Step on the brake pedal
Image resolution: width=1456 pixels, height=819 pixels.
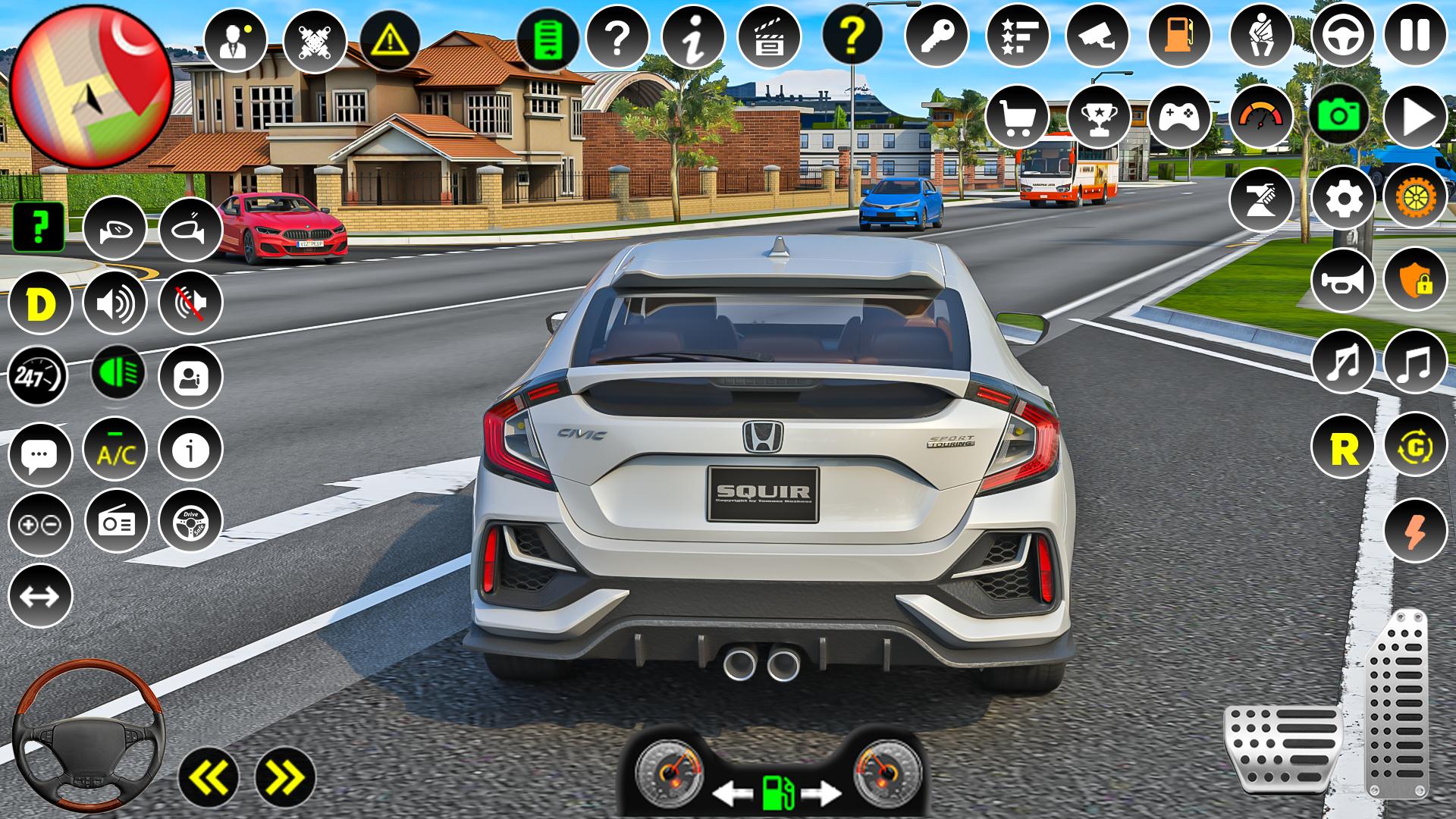point(1282,747)
